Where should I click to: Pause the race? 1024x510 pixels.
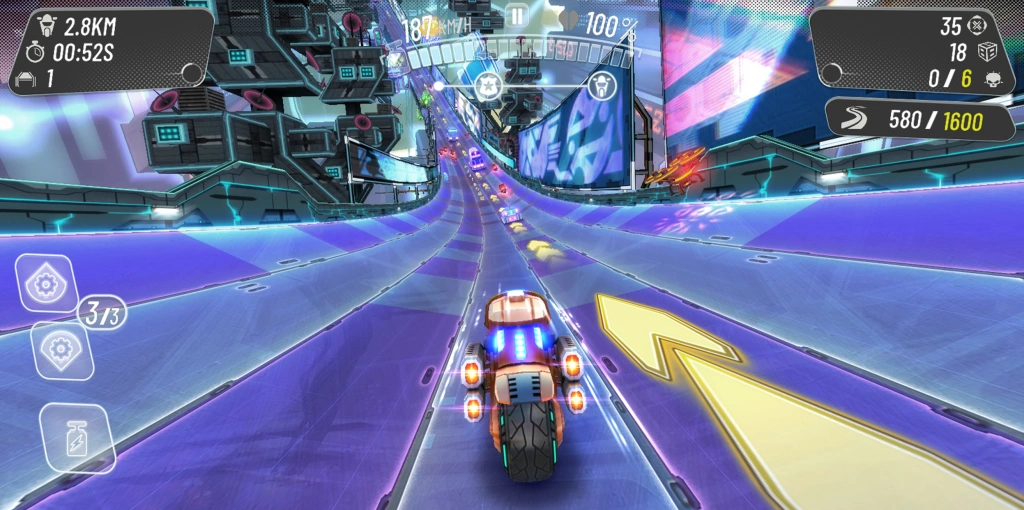[516, 15]
